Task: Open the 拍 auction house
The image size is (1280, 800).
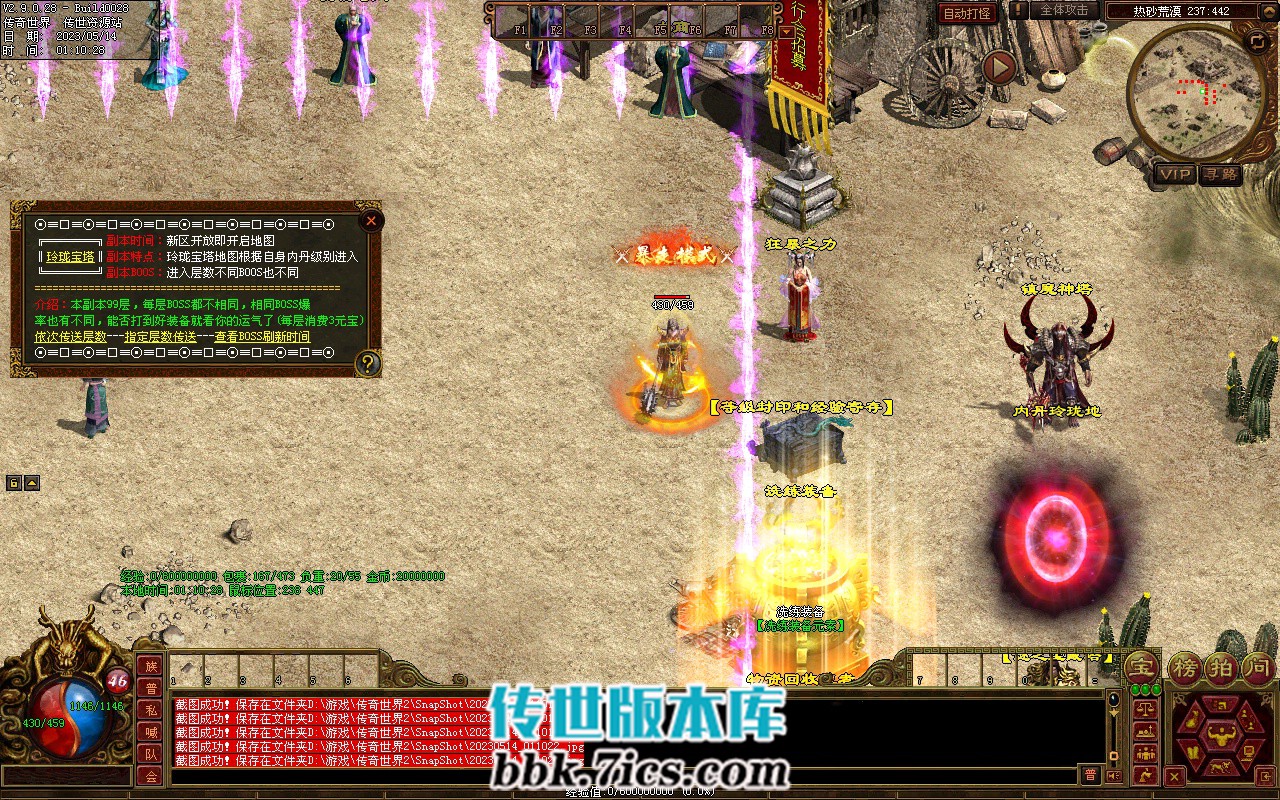Action: click(x=1223, y=668)
